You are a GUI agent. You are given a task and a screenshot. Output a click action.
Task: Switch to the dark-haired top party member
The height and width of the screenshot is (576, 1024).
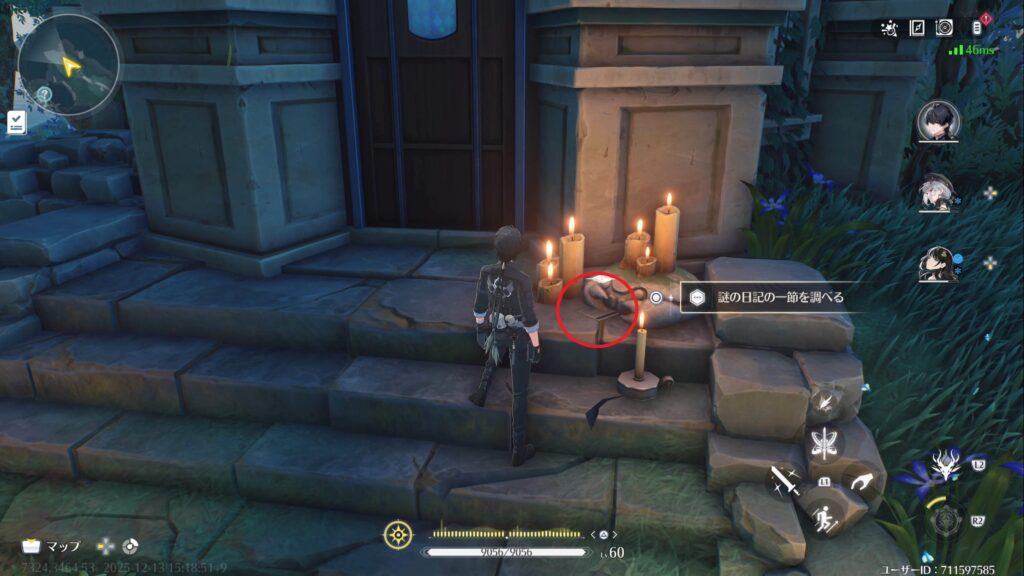pyautogui.click(x=938, y=122)
